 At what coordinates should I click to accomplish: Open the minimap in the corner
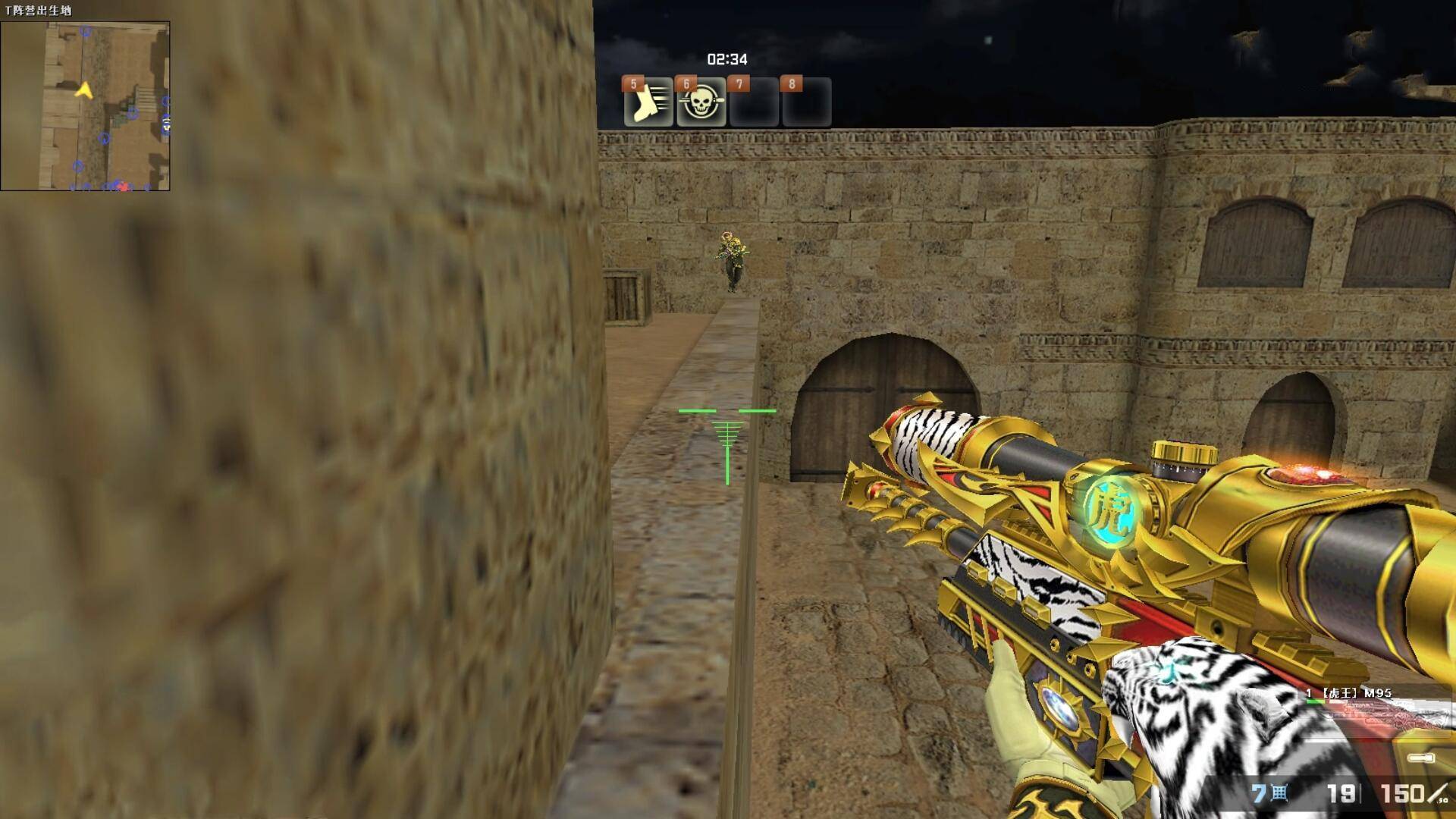(x=85, y=105)
